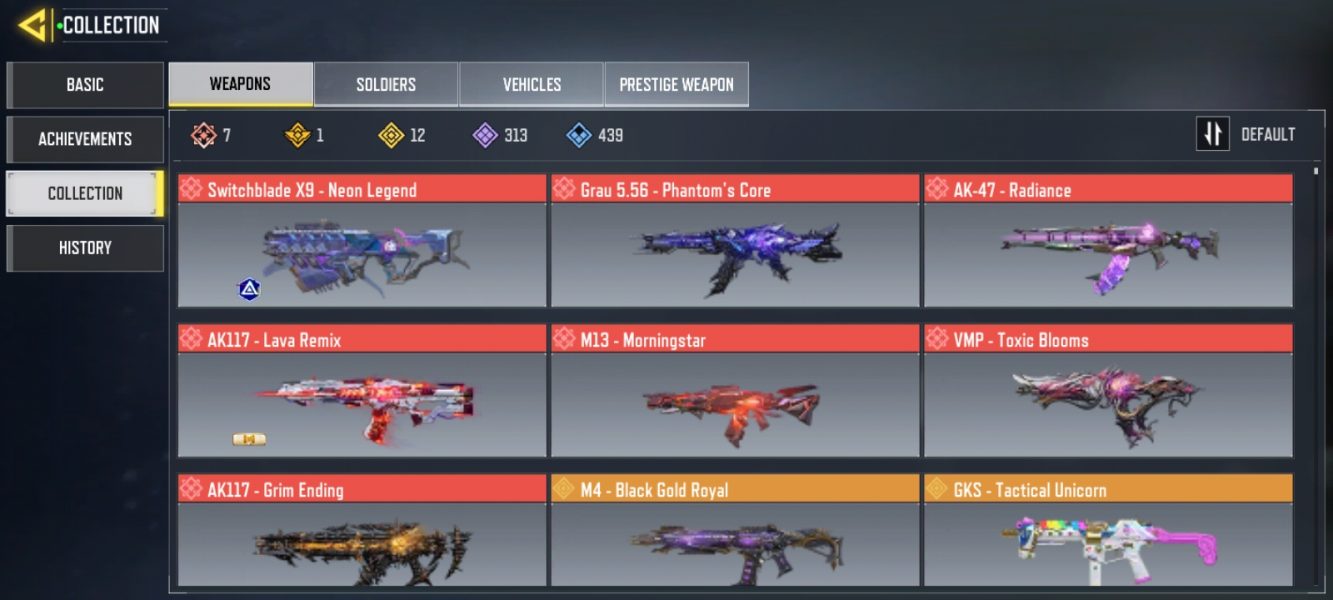Screen dimensions: 1333x600
Task: Switch to the Soldiers tab
Action: (x=386, y=85)
